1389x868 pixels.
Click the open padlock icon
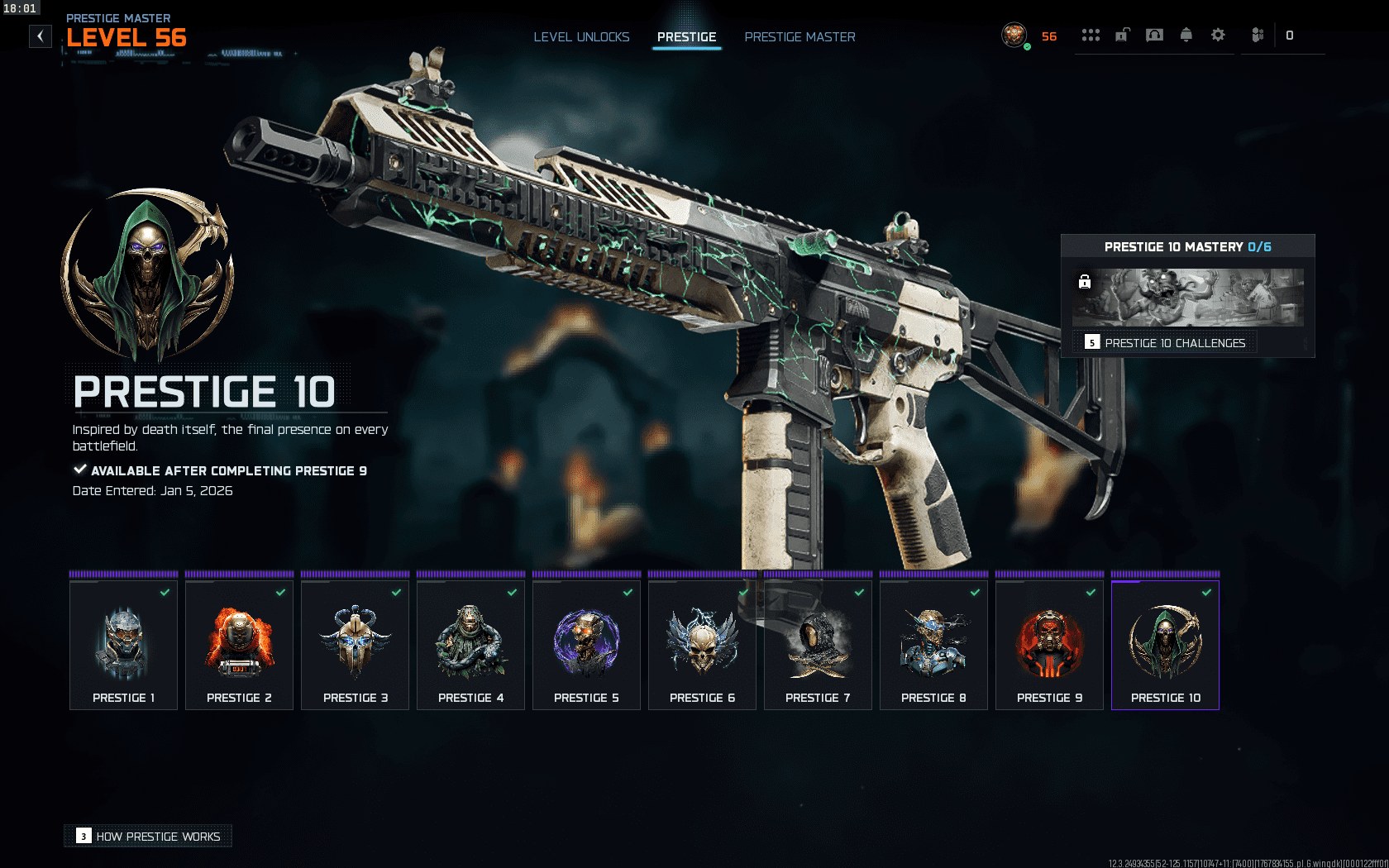click(x=1122, y=36)
